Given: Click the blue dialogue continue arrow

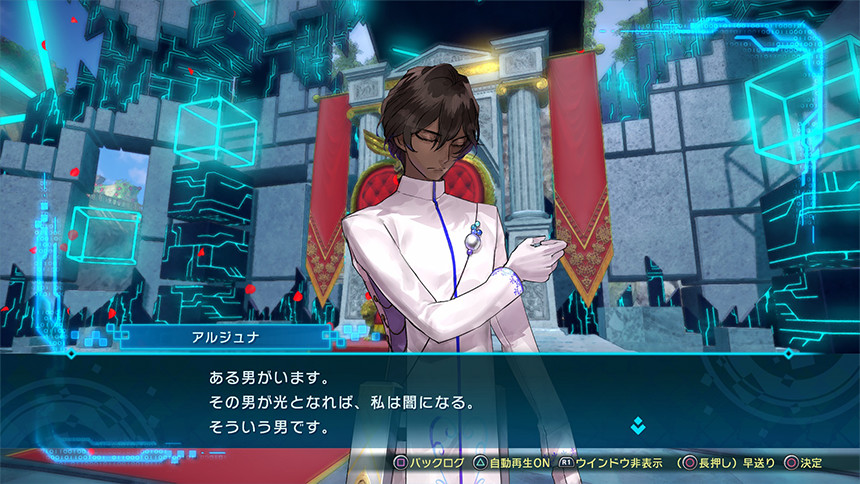Looking at the screenshot, I should pos(638,426).
